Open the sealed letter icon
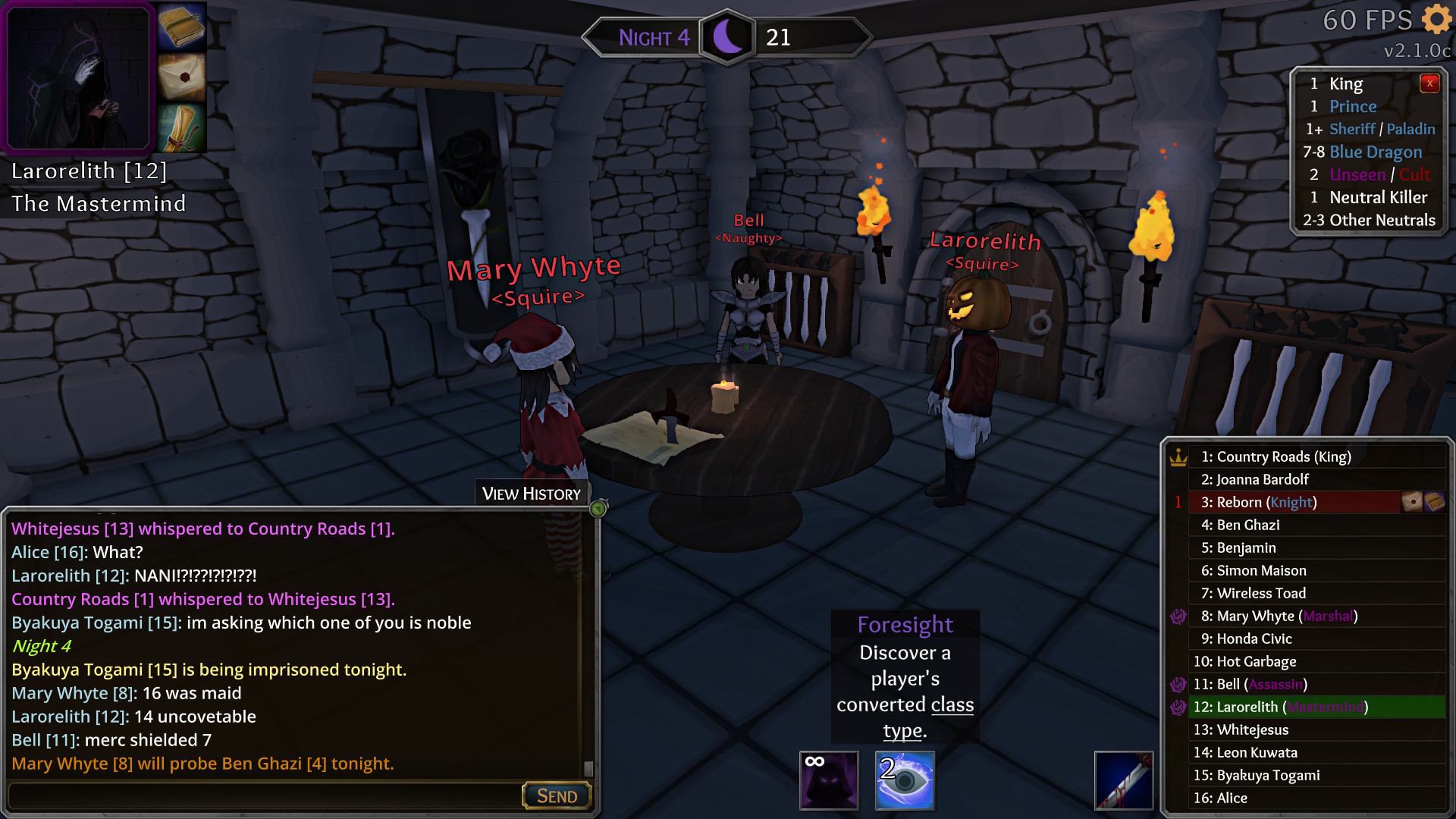This screenshot has height=819, width=1456. coord(182,77)
